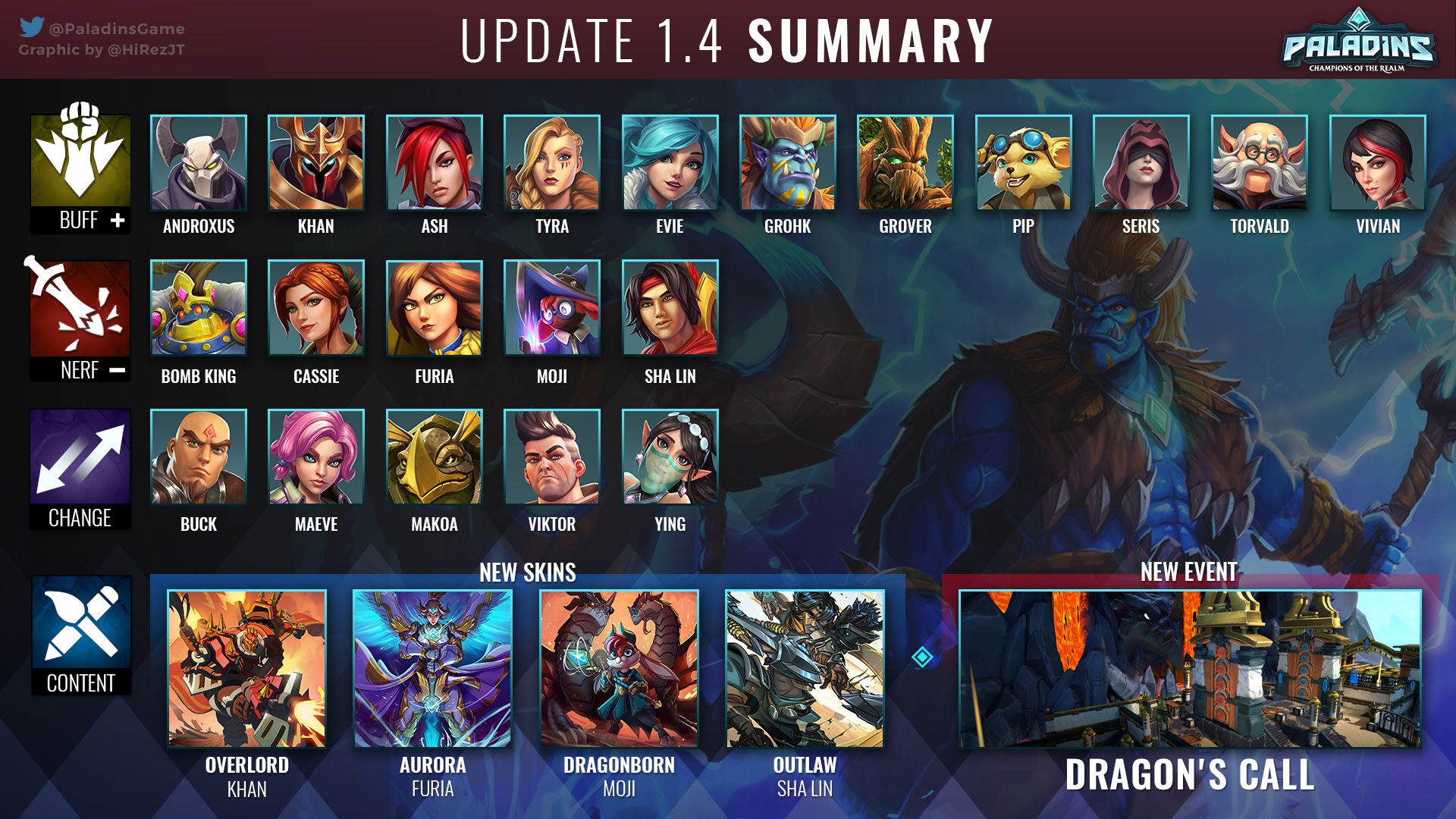Viewport: 1456px width, 819px height.
Task: Select the Seris hooded portrait
Action: click(x=1141, y=162)
